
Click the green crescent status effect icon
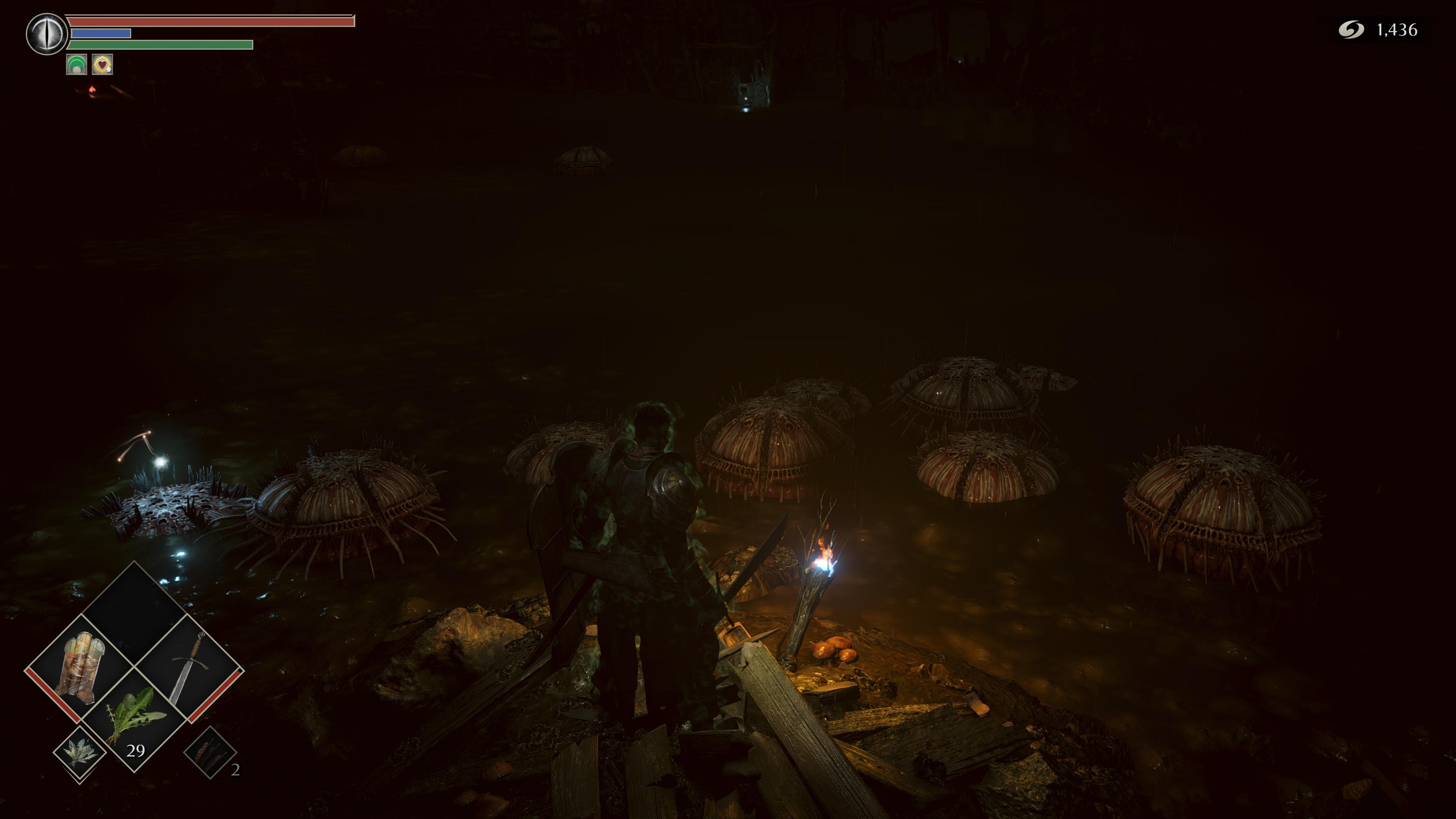(76, 64)
